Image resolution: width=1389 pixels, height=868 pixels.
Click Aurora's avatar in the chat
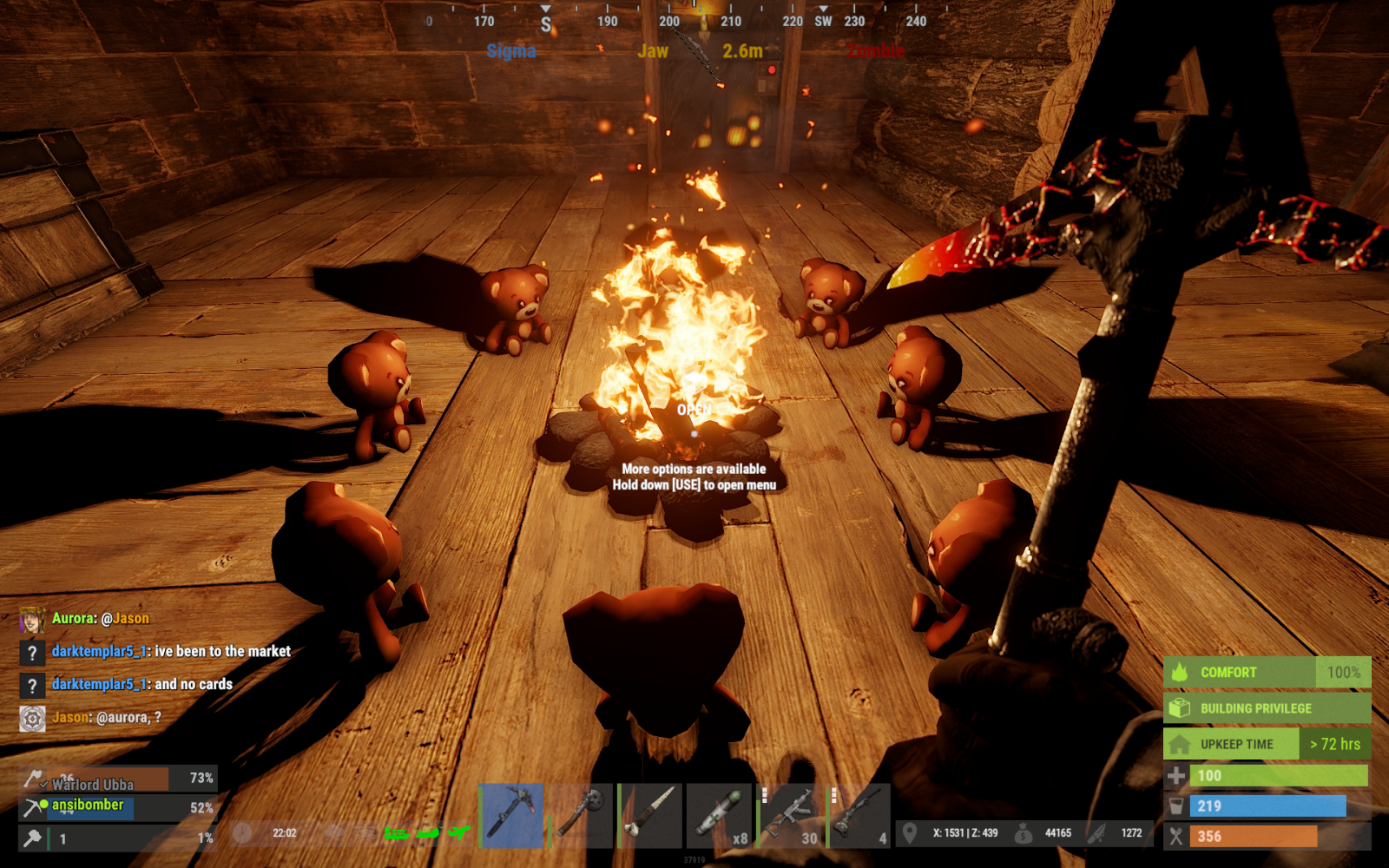(x=32, y=620)
